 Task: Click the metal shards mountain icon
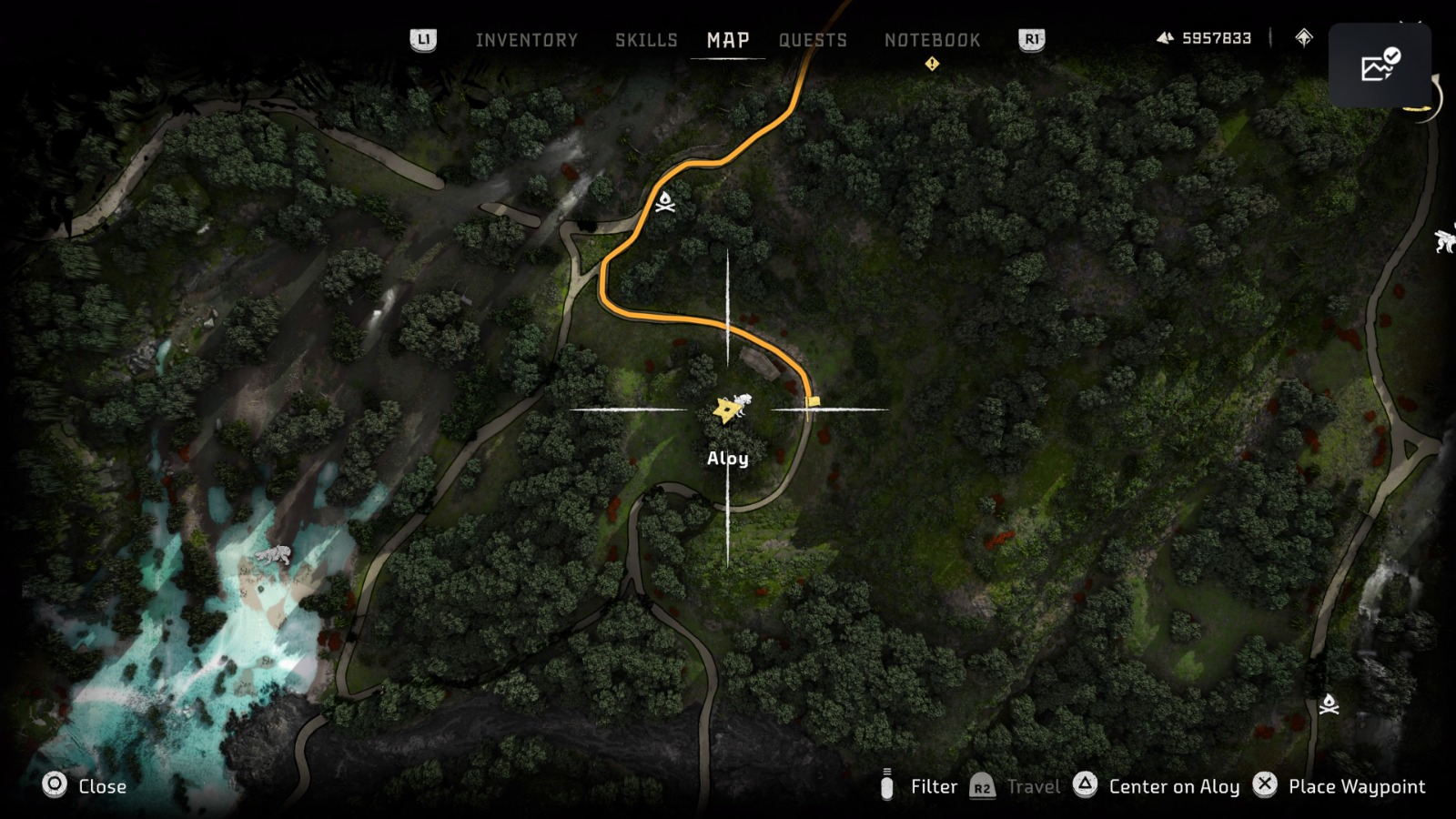pyautogui.click(x=1168, y=36)
